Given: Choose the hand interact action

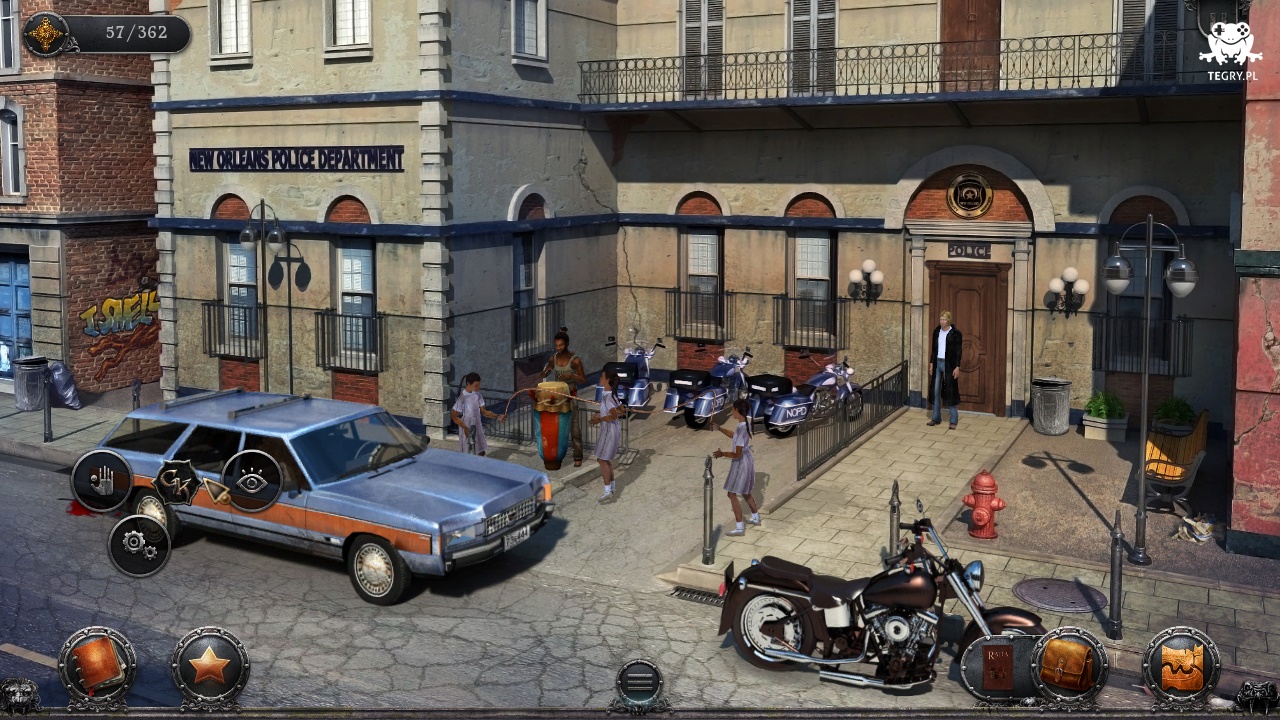Looking at the screenshot, I should click(x=102, y=481).
